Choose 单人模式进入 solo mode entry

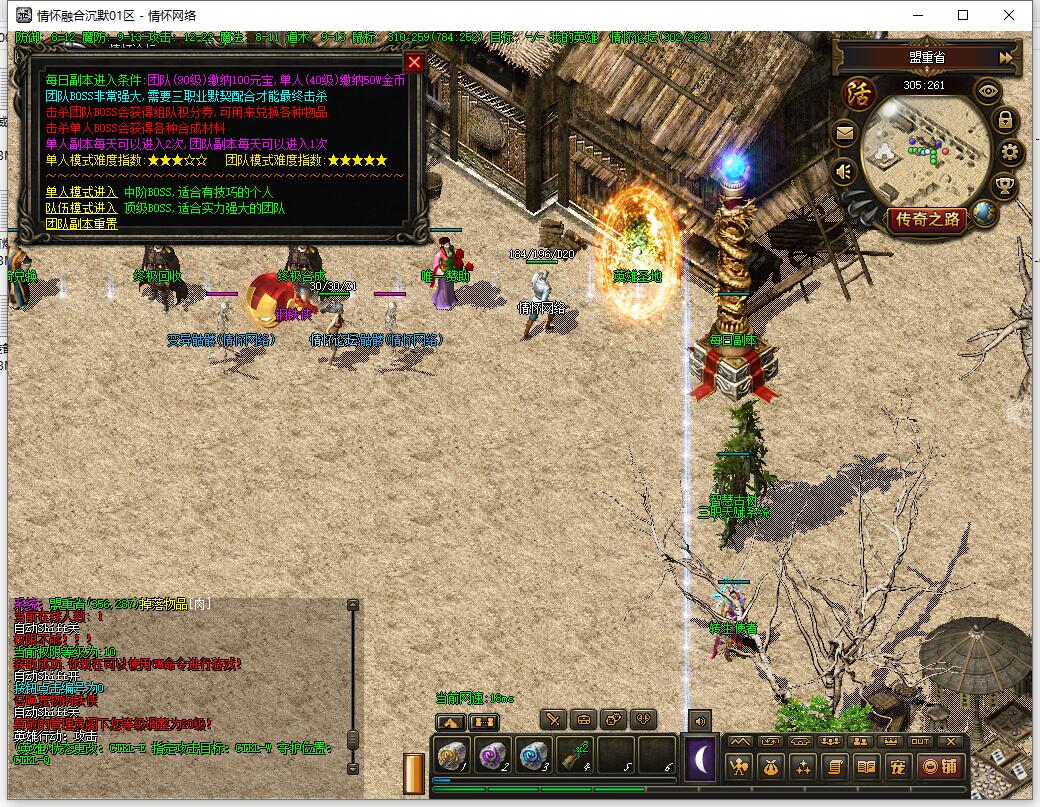tap(81, 192)
